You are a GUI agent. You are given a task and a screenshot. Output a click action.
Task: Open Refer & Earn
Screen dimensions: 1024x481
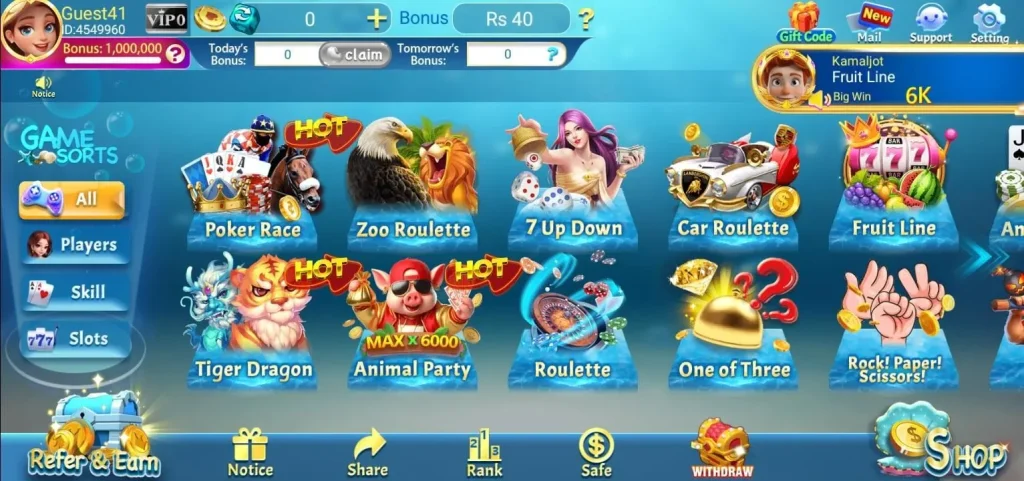pyautogui.click(x=95, y=440)
